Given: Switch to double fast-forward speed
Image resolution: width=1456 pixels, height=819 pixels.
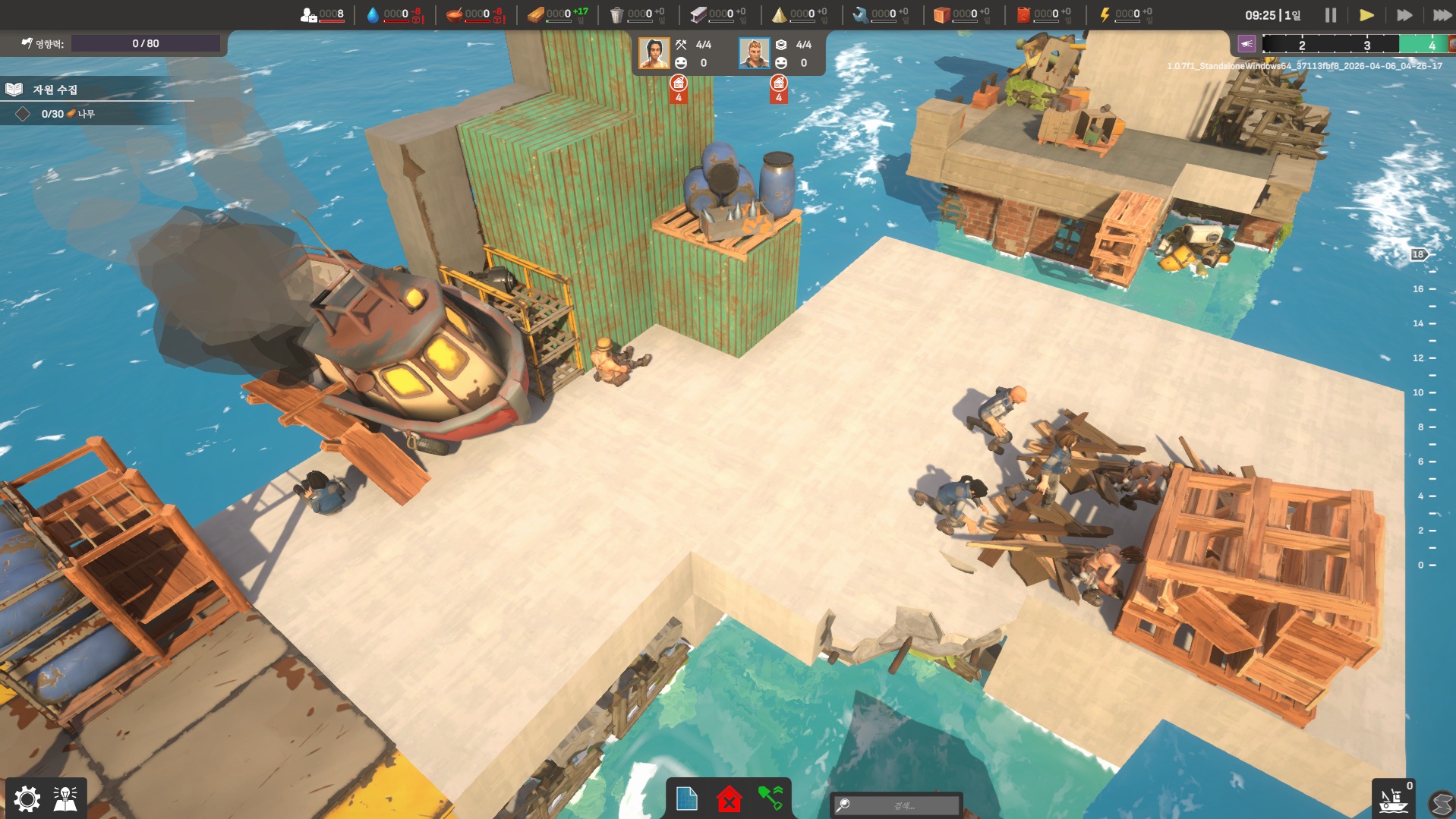Looking at the screenshot, I should coord(1404,15).
